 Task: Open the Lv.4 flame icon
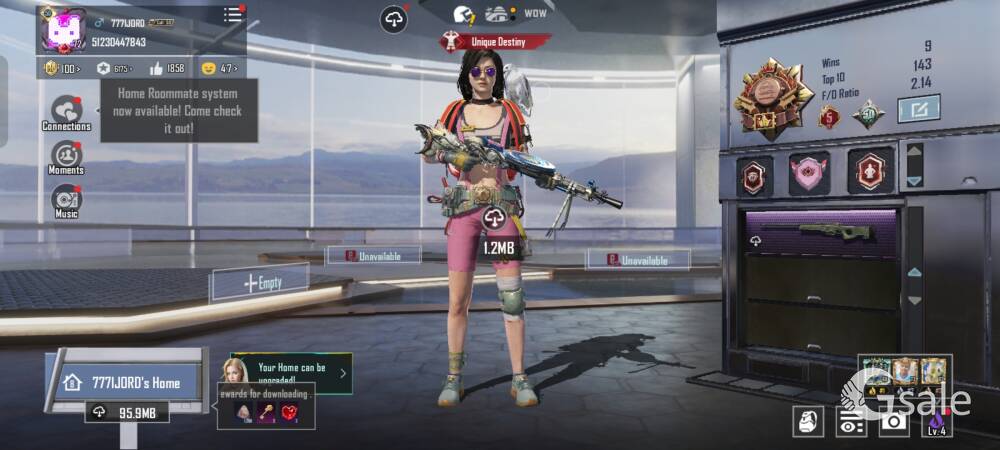click(935, 423)
